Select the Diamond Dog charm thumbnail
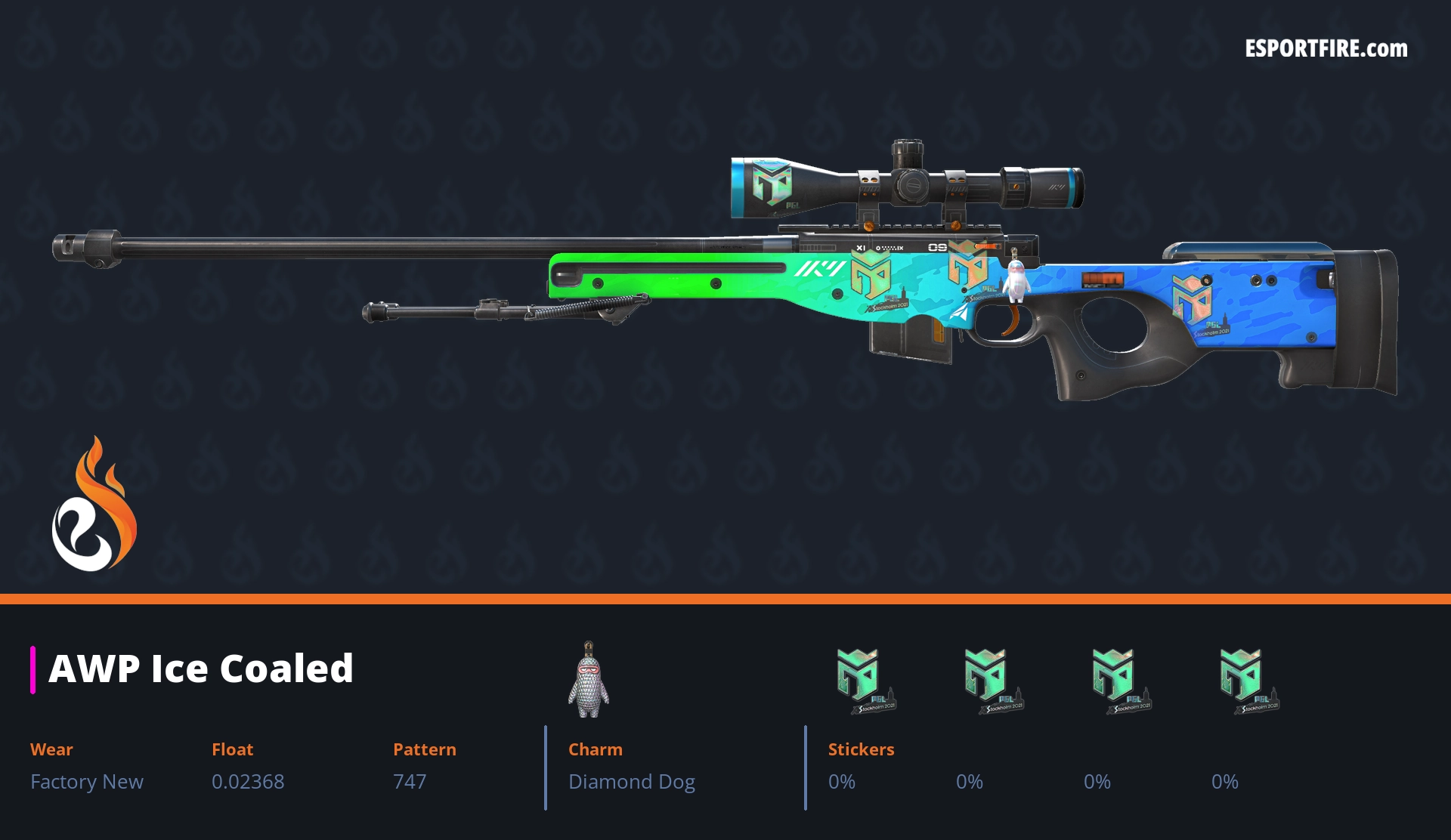This screenshot has height=840, width=1451. 589,680
